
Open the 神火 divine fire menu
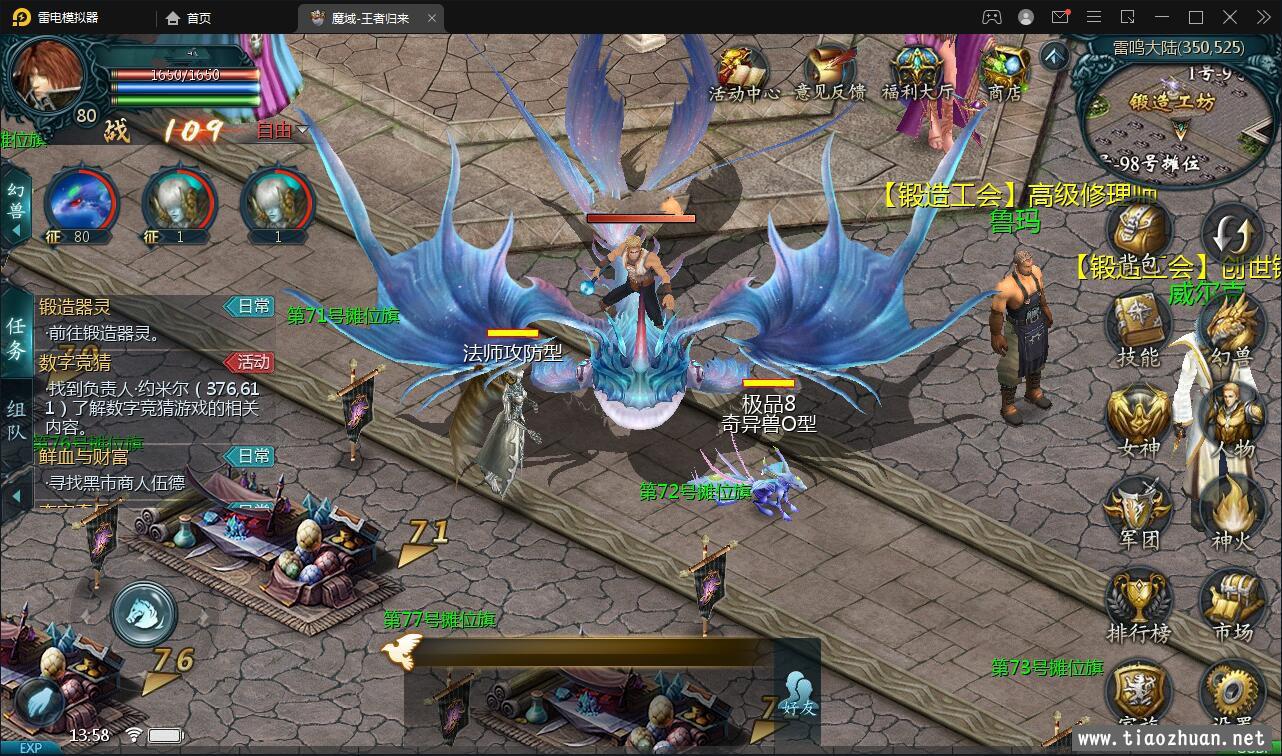[1232, 512]
